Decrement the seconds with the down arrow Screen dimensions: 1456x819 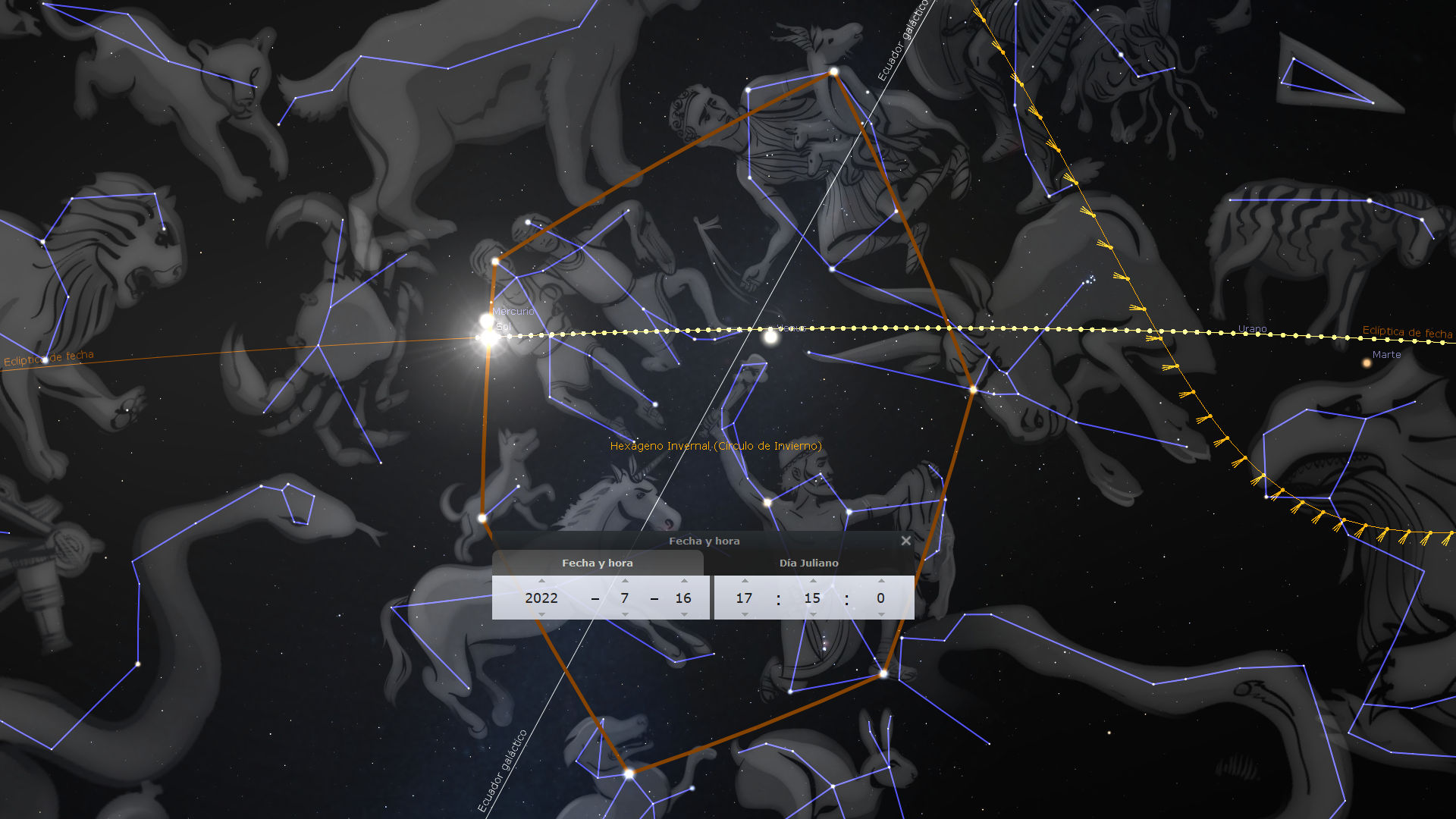click(x=880, y=614)
